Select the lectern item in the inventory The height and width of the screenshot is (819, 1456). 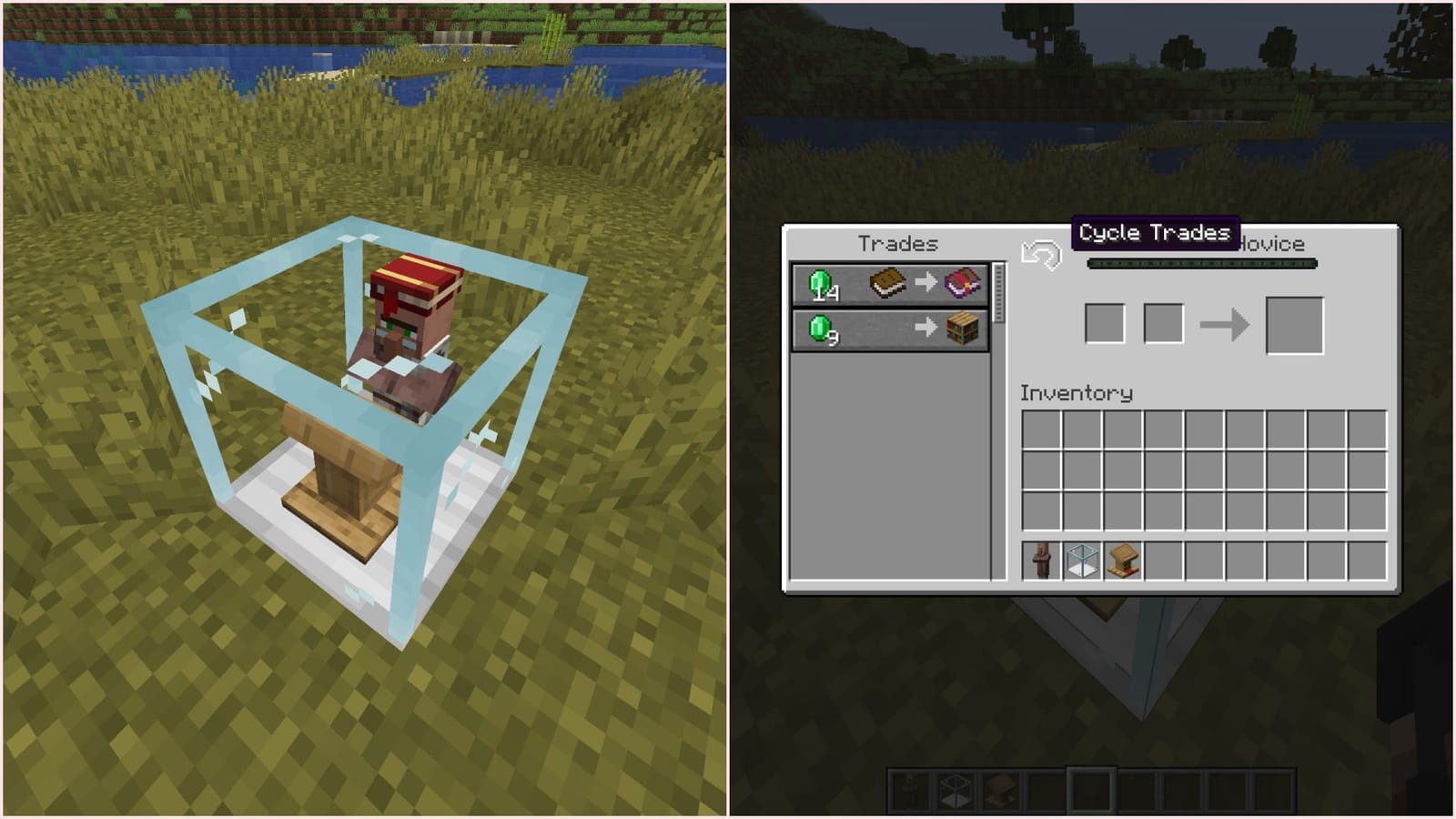[x=1123, y=561]
